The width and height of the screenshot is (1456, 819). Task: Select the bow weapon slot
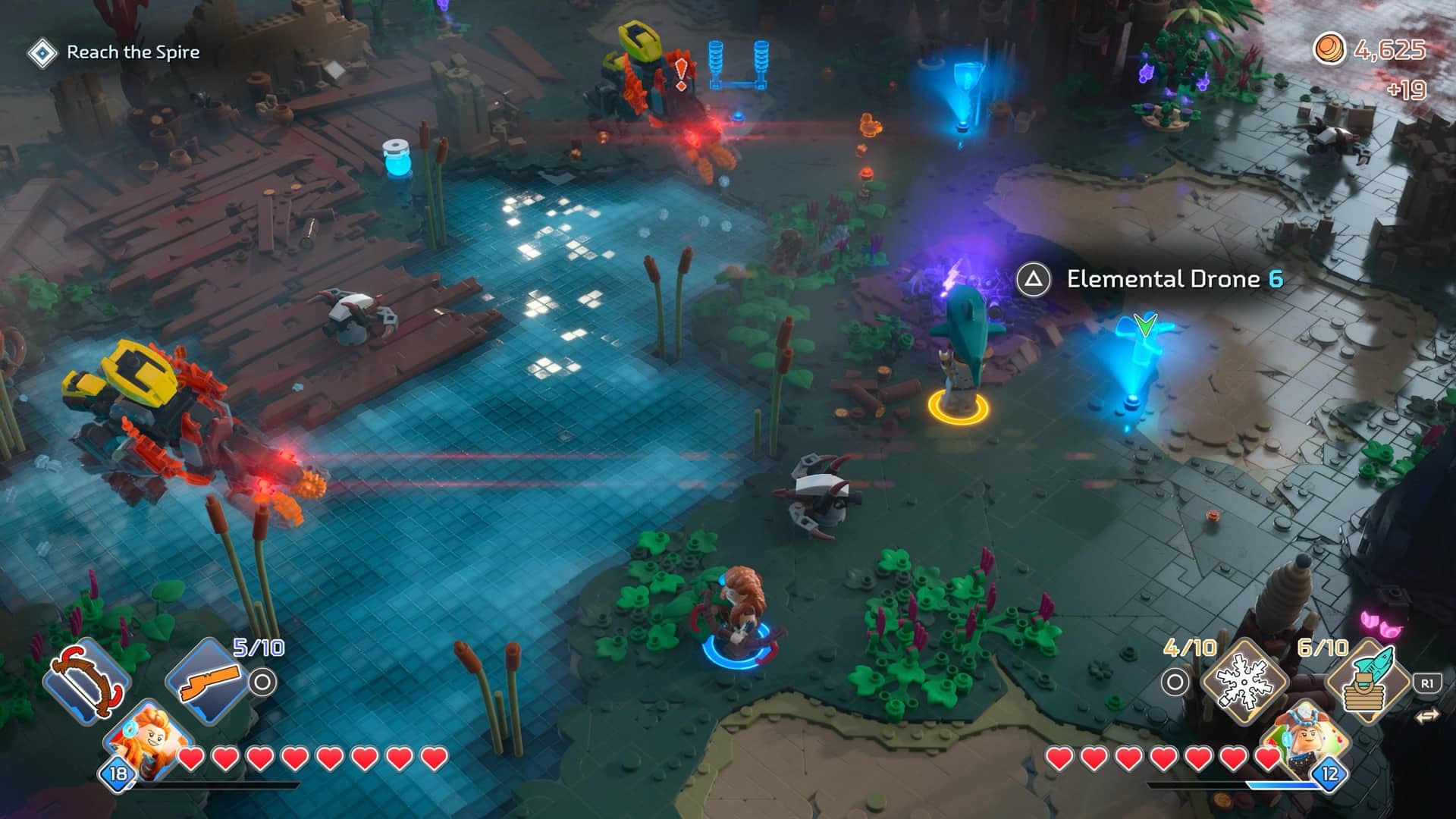click(86, 680)
